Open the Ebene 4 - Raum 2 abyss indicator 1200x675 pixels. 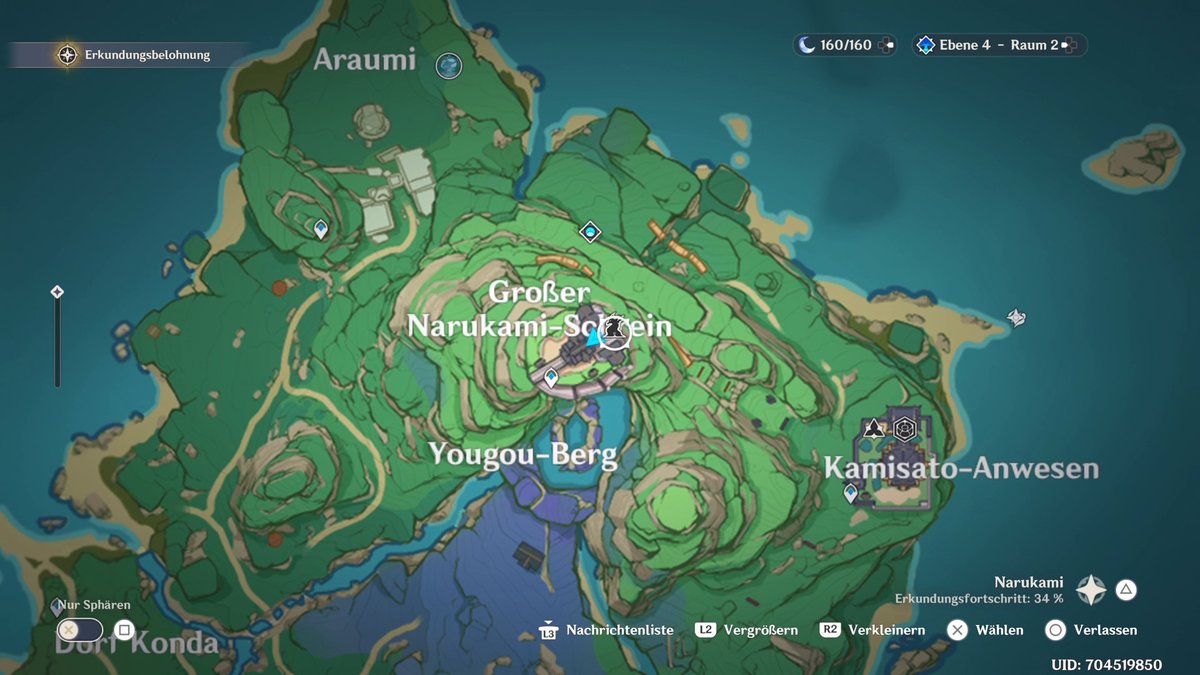pyautogui.click(x=997, y=45)
